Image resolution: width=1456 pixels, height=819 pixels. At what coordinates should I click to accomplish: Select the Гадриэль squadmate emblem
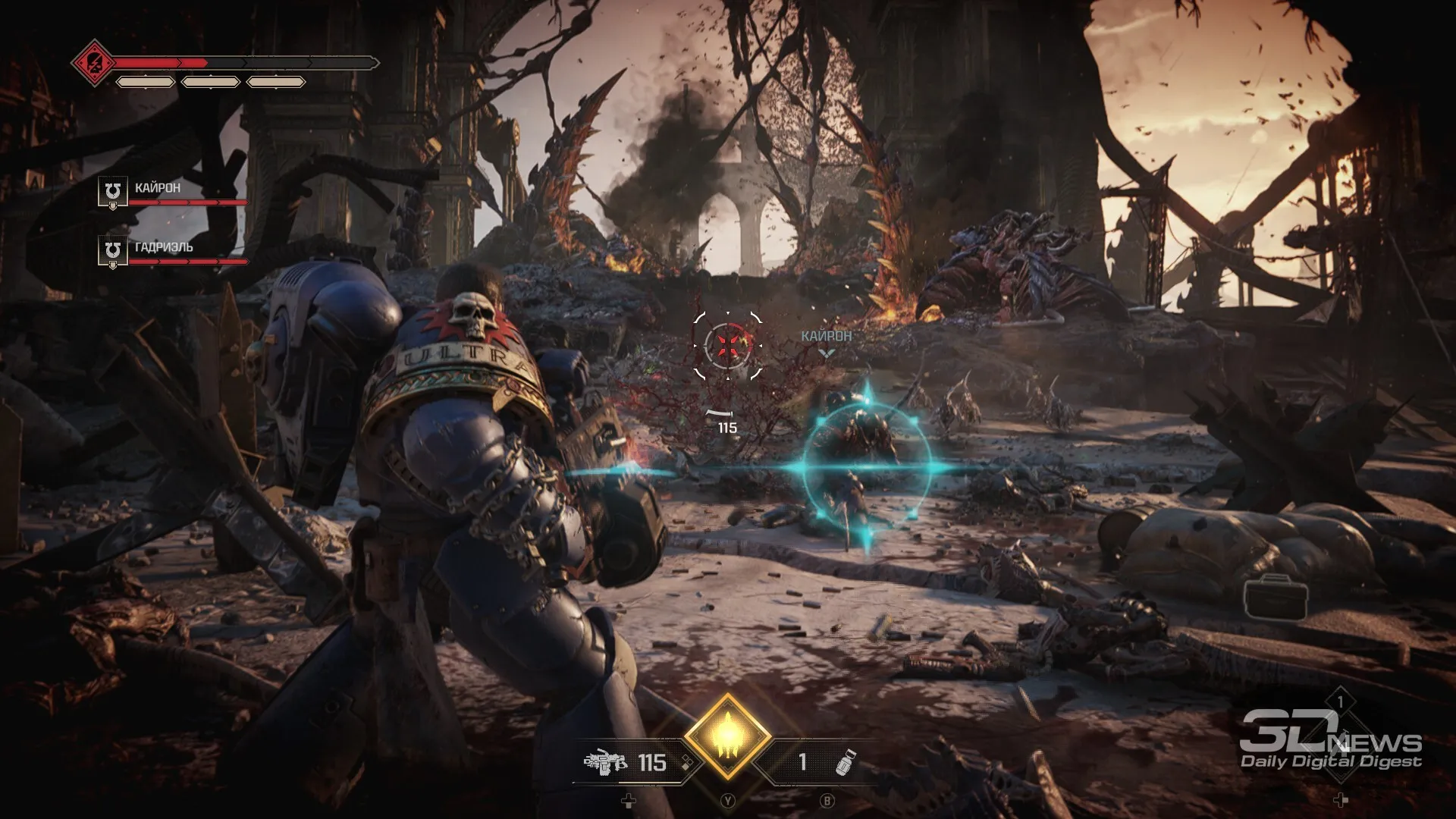click(112, 249)
